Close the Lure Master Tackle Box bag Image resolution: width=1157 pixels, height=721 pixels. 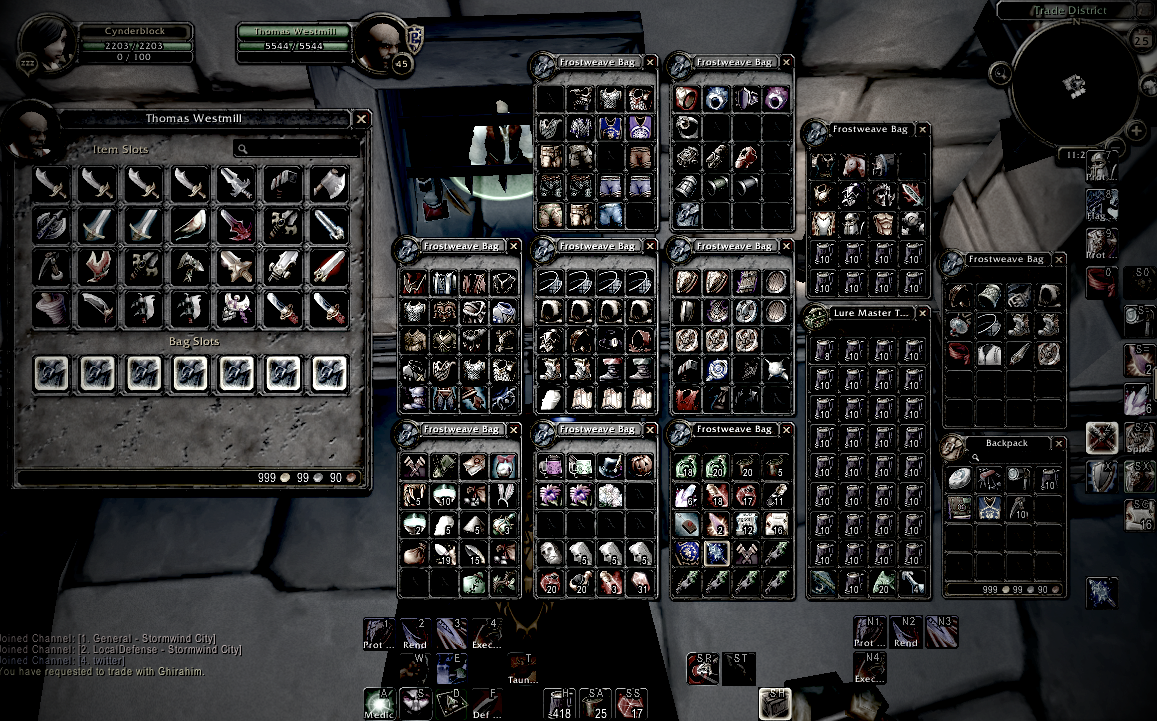tap(922, 313)
